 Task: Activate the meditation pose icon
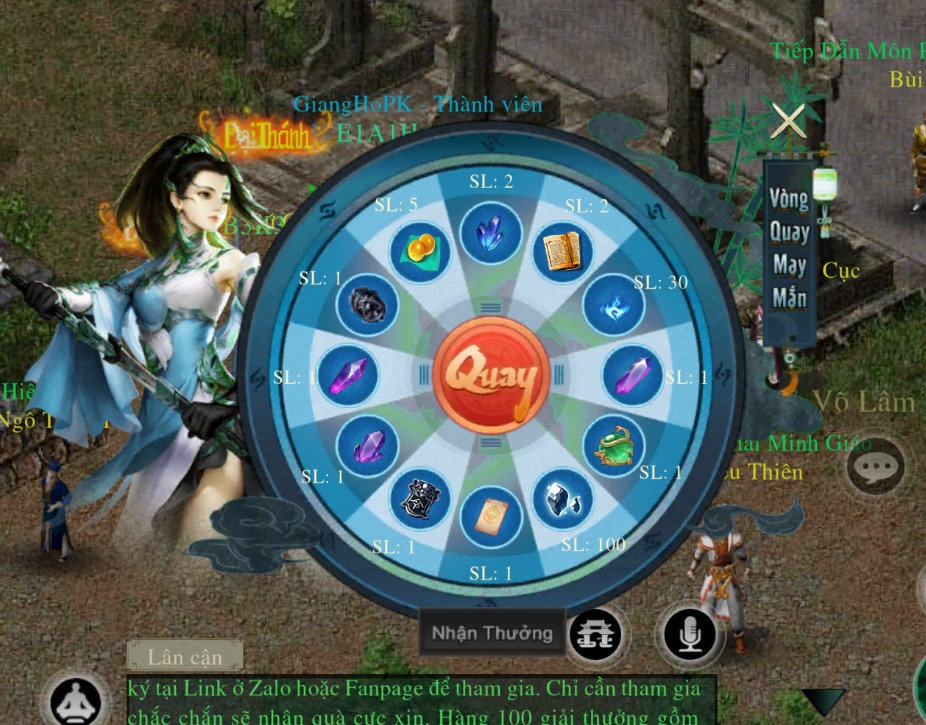click(76, 701)
